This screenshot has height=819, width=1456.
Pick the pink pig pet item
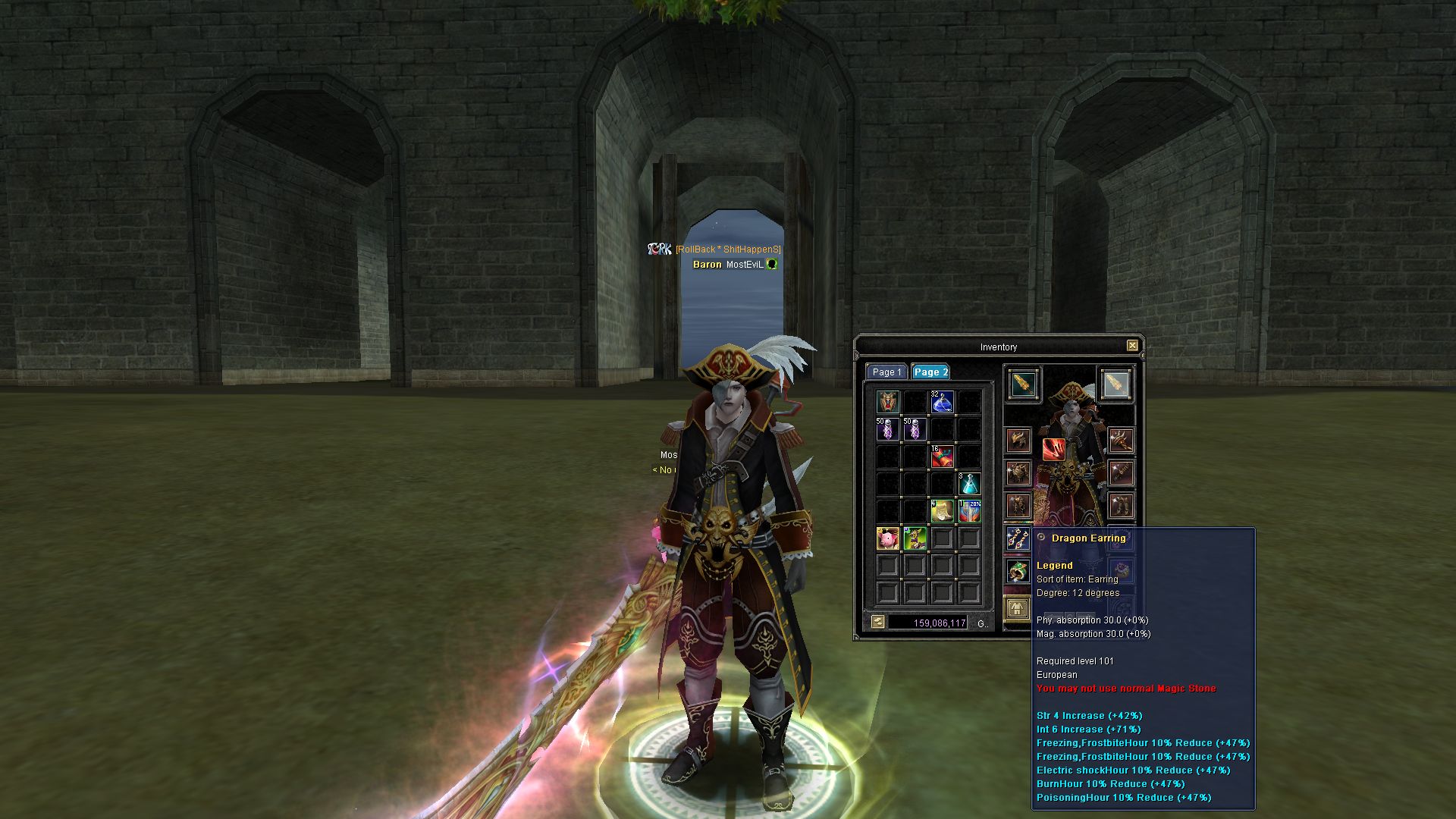pos(887,538)
